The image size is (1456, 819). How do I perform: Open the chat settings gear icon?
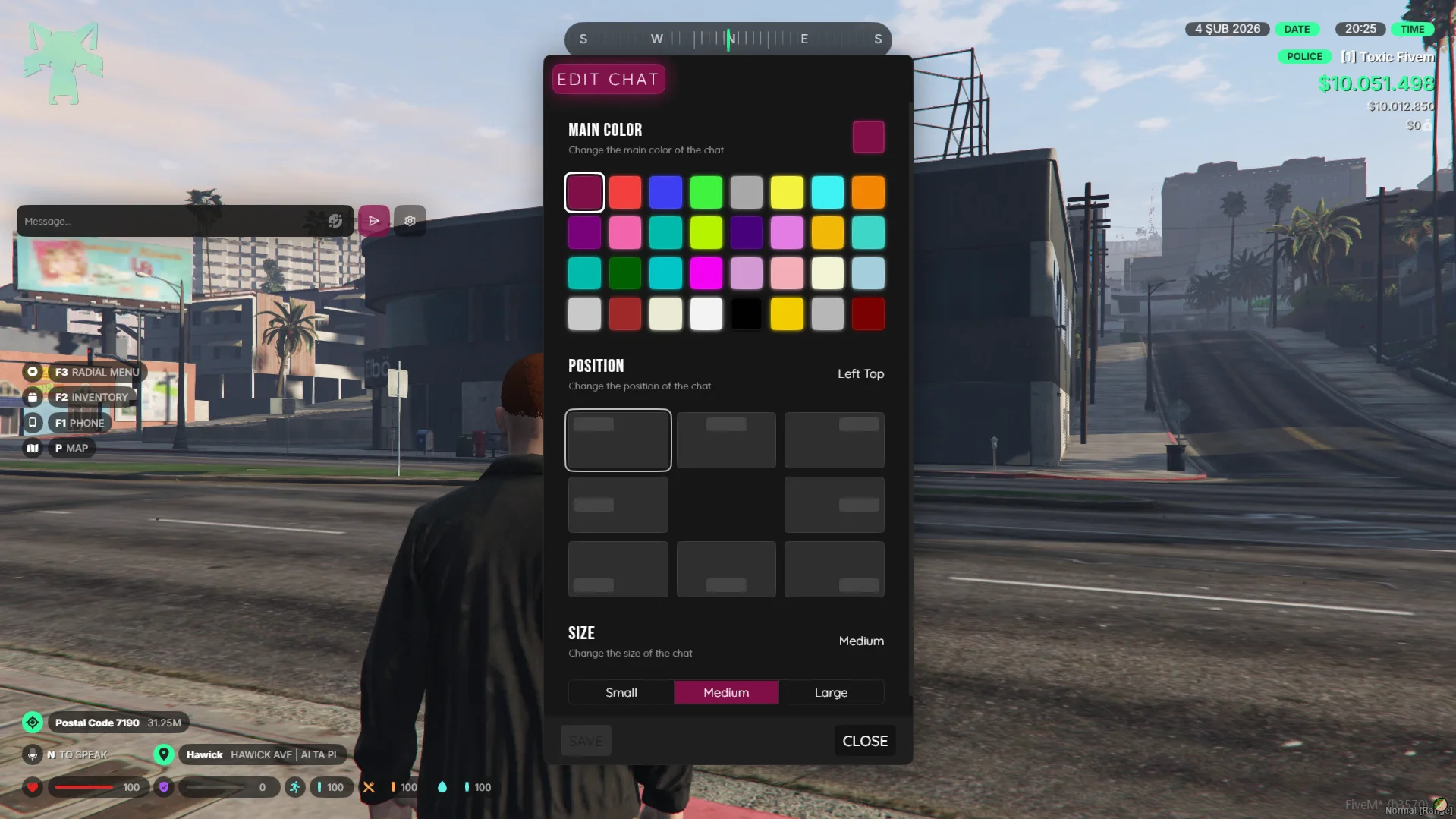[410, 220]
